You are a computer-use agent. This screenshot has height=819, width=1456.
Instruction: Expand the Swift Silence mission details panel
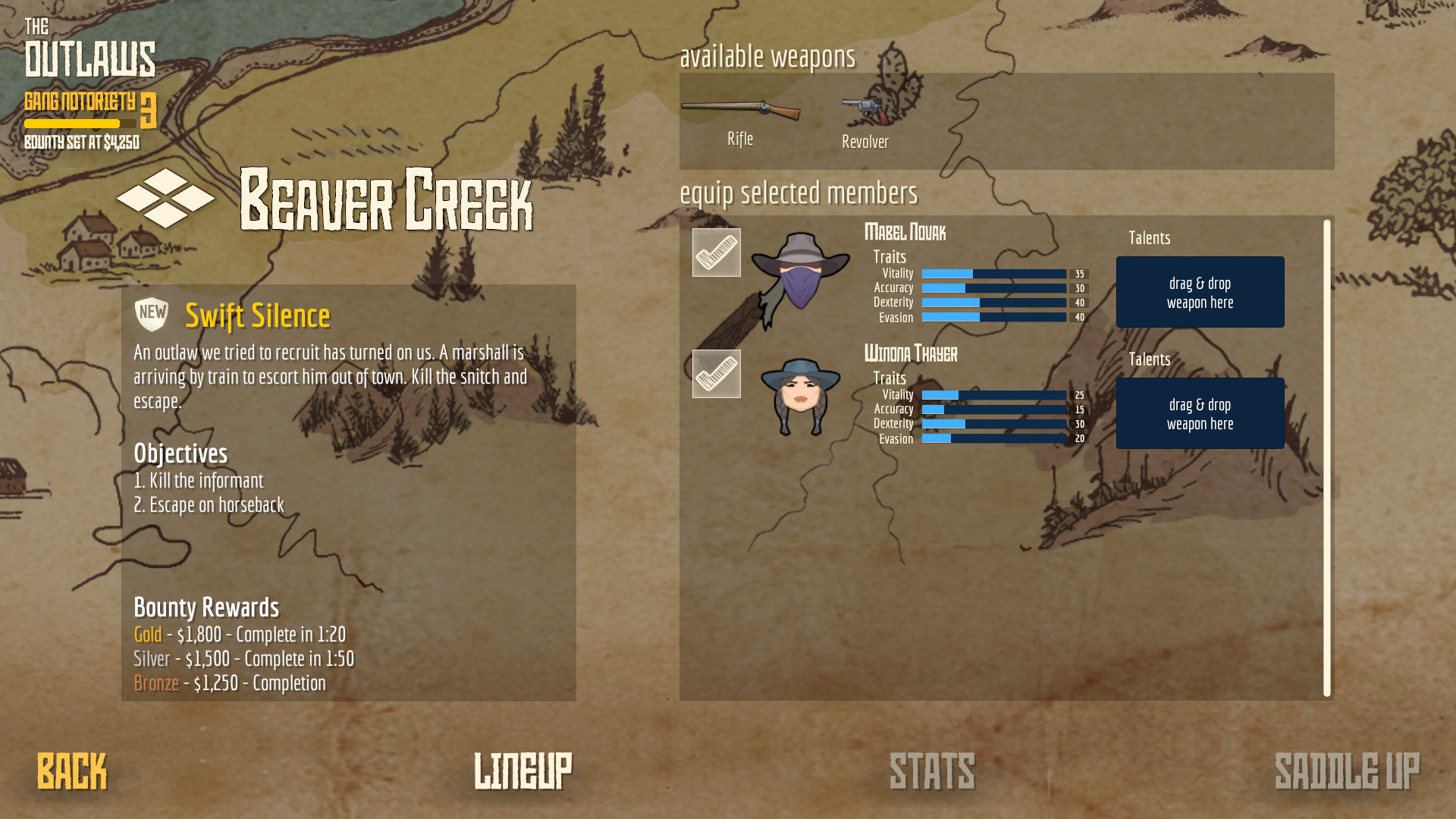(258, 315)
